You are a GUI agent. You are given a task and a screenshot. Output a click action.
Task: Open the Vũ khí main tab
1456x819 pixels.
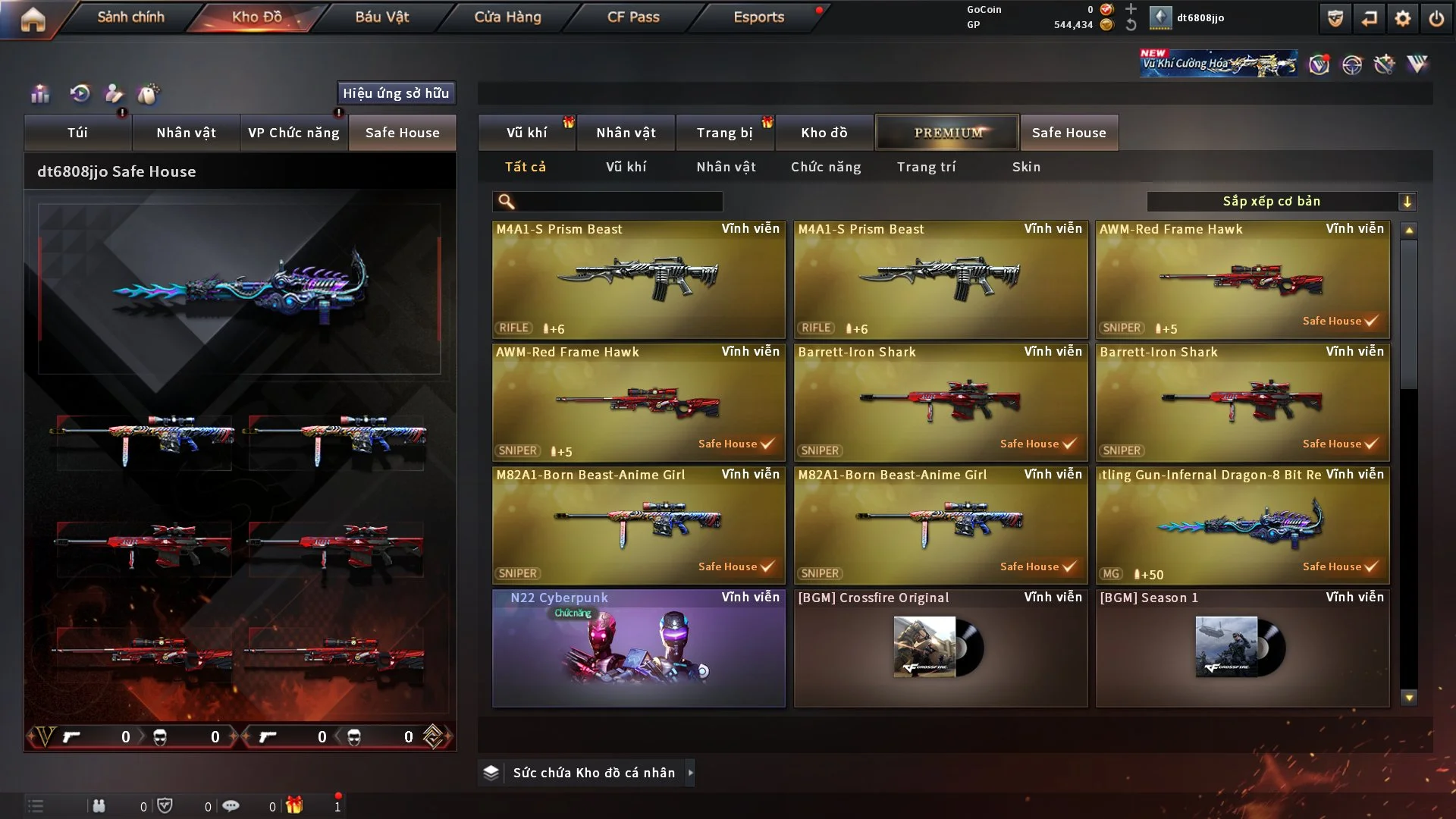tap(526, 133)
